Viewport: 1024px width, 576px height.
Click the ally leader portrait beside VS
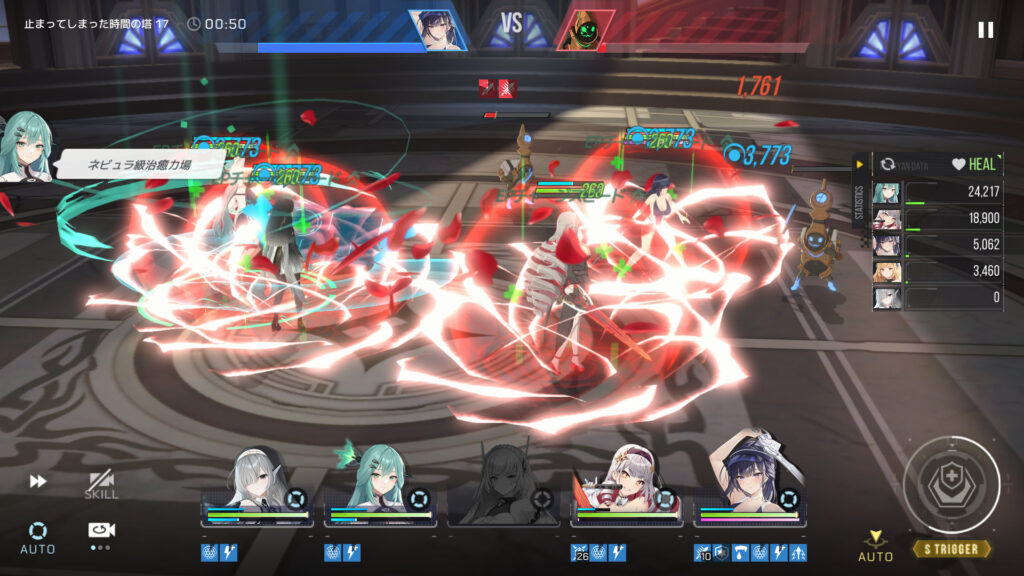438,30
